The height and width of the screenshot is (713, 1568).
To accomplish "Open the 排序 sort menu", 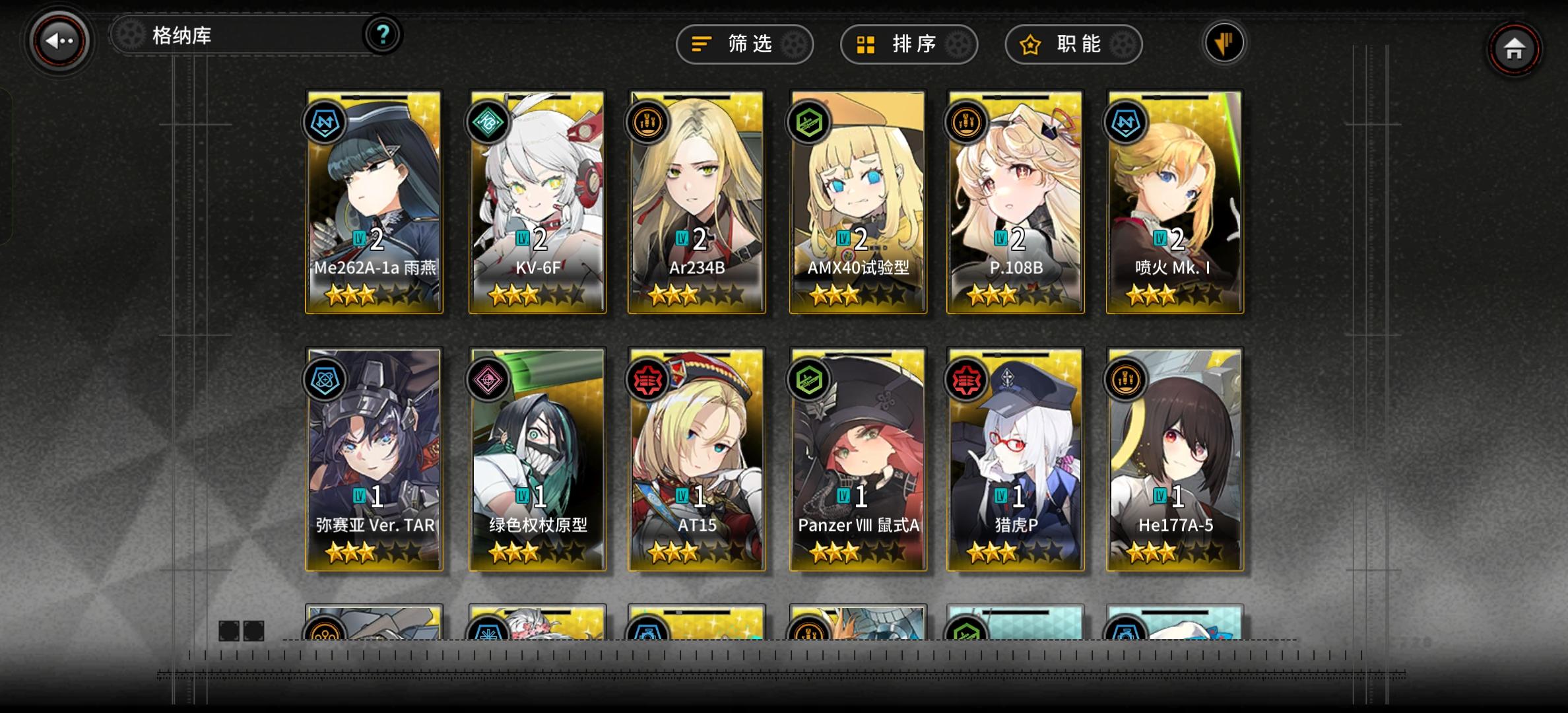I will pyautogui.click(x=908, y=44).
